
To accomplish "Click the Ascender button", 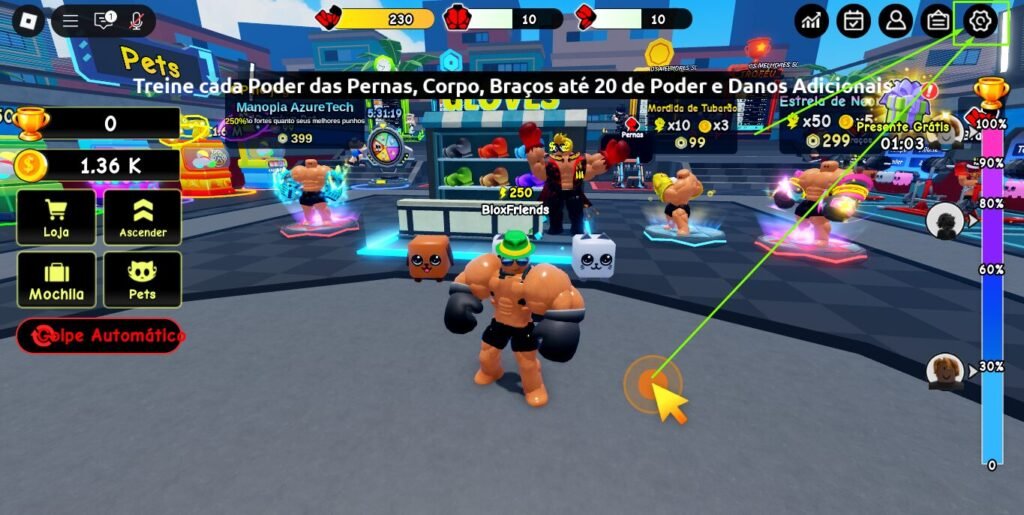I will point(142,217).
